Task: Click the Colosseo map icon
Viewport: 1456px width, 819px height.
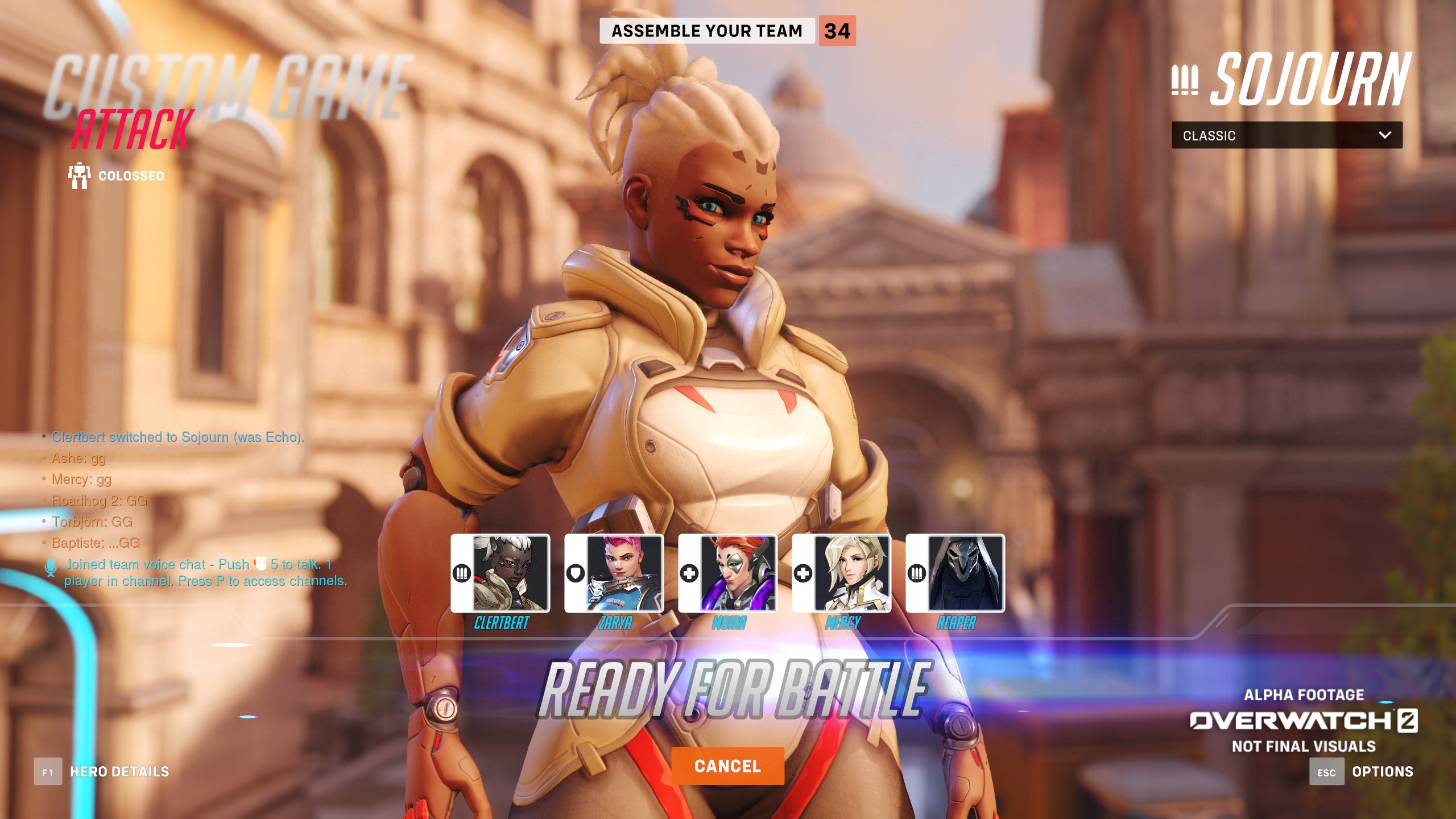Action: click(80, 175)
